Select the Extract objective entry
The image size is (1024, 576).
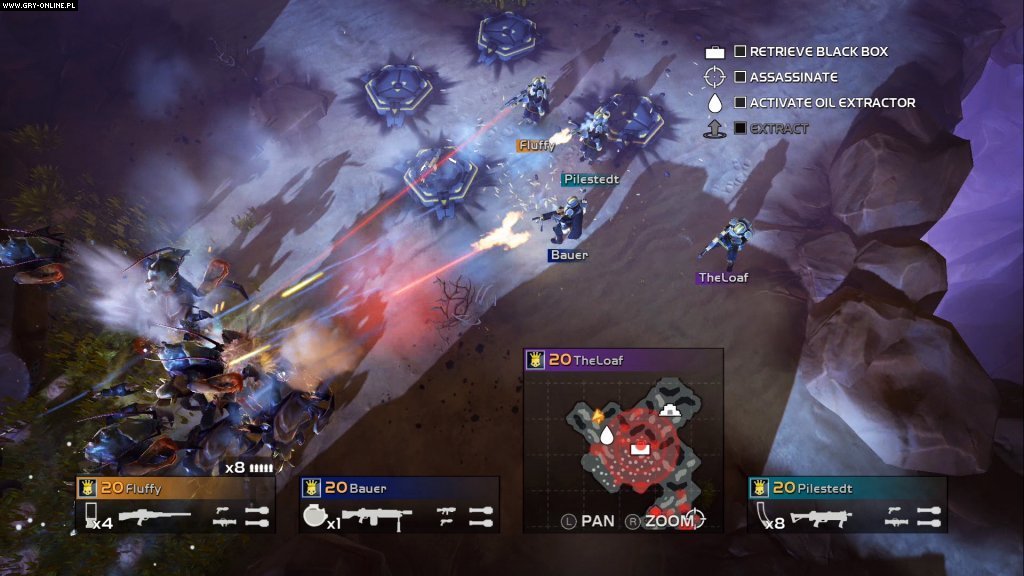point(779,129)
